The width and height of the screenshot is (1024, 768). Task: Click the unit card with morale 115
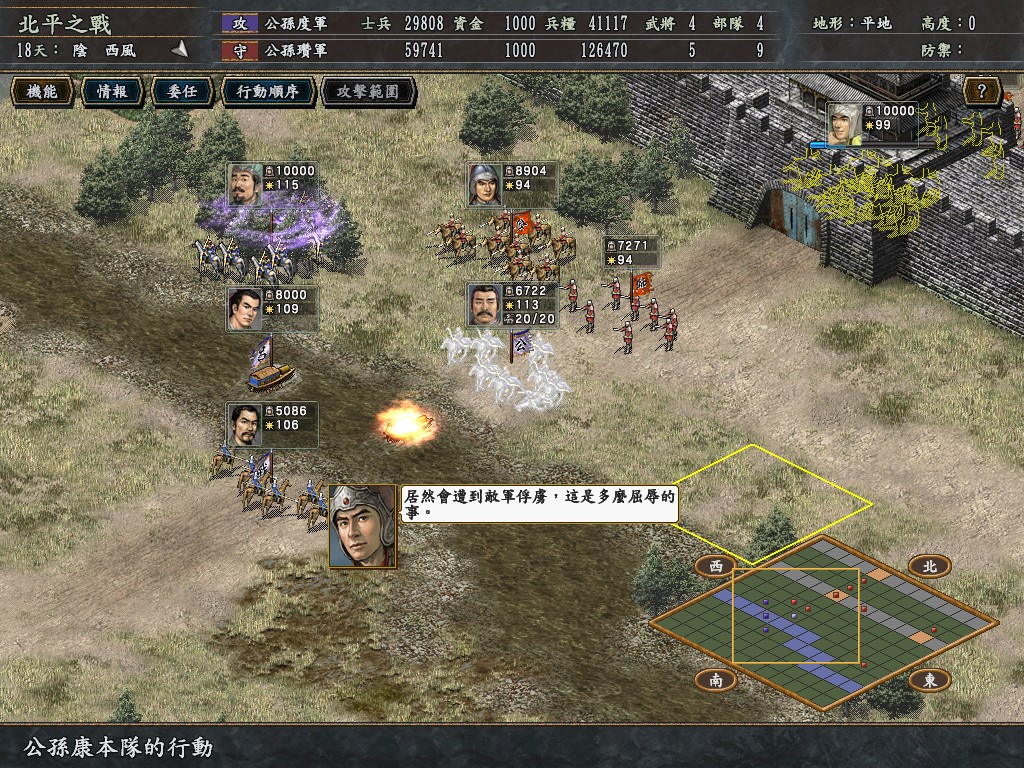pos(272,184)
